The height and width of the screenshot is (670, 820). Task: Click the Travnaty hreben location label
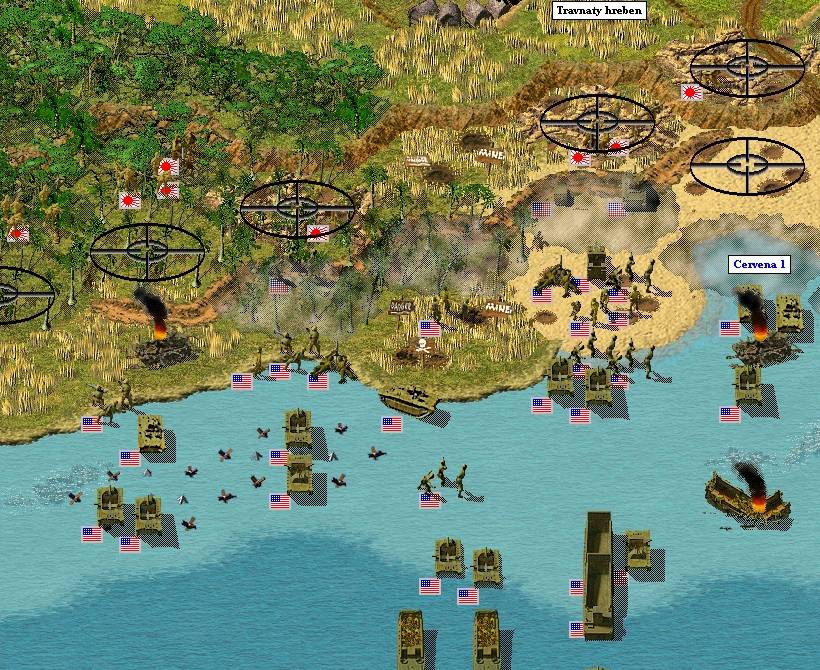click(599, 11)
